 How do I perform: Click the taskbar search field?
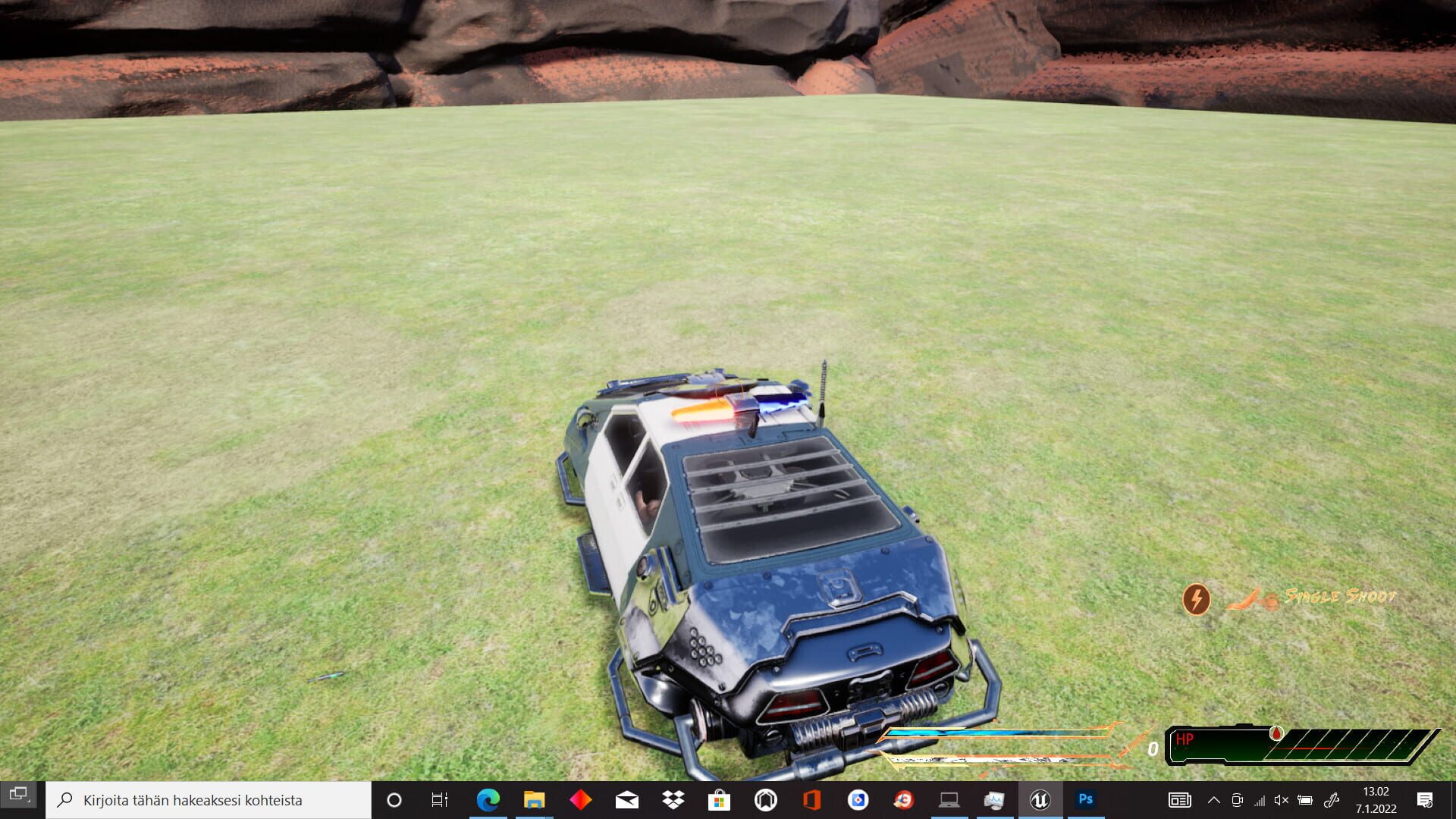(x=205, y=800)
